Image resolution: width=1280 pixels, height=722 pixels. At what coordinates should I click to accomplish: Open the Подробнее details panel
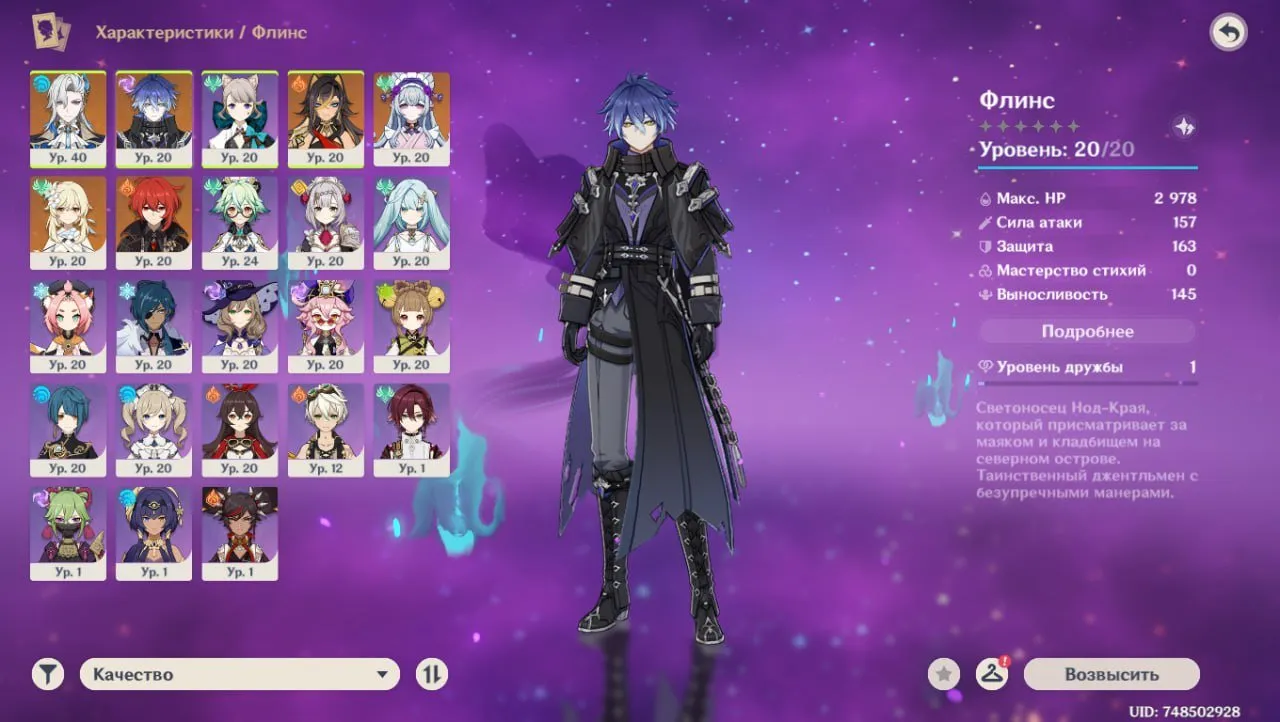tap(1087, 331)
